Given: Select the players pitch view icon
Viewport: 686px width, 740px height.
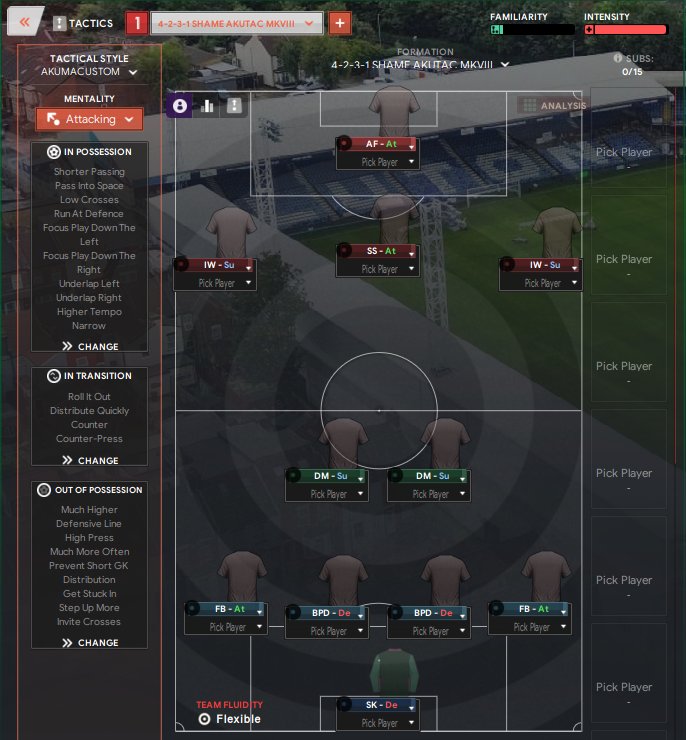Looking at the screenshot, I should pyautogui.click(x=180, y=105).
